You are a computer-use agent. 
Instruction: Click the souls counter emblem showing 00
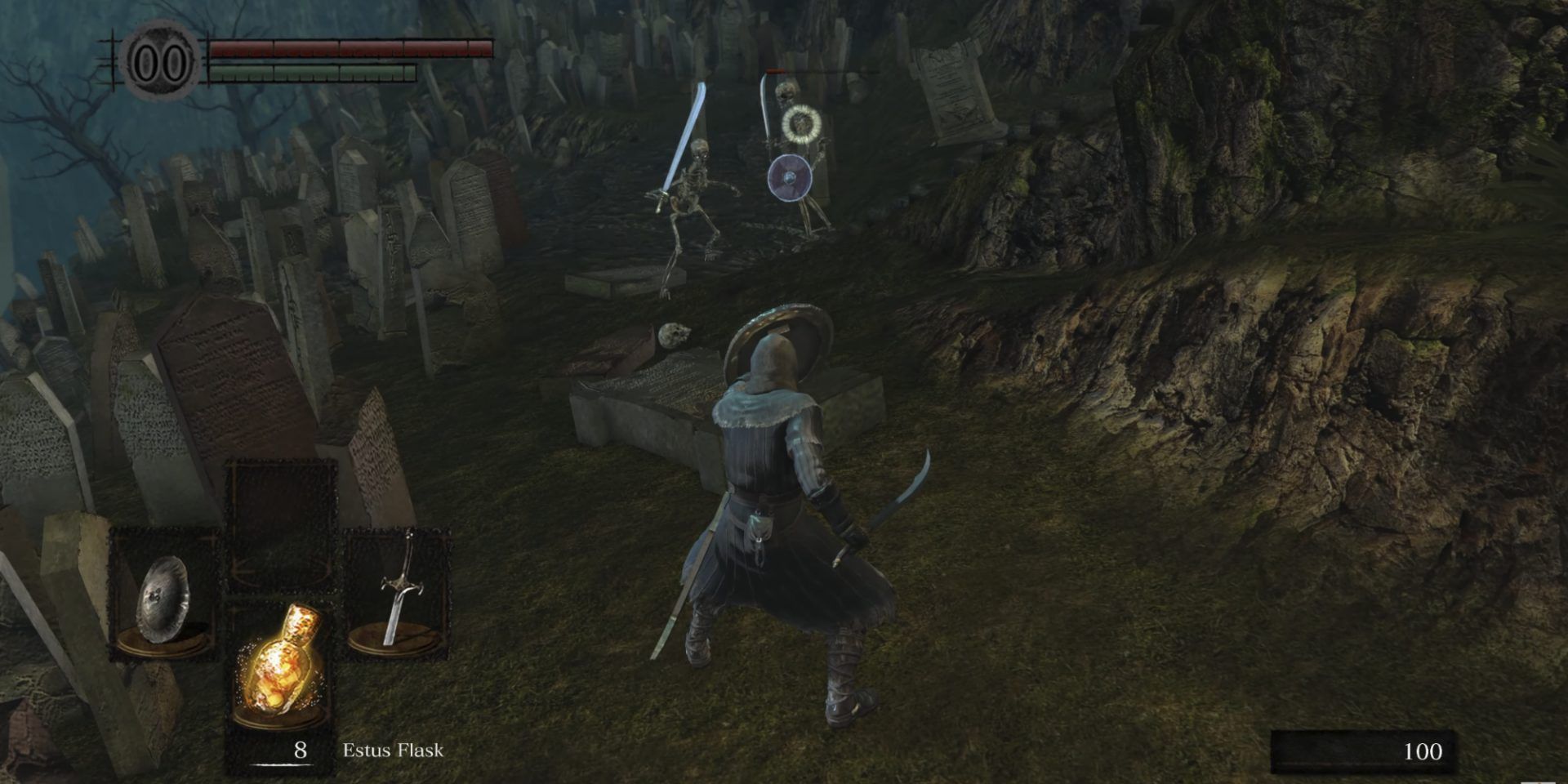tap(159, 57)
